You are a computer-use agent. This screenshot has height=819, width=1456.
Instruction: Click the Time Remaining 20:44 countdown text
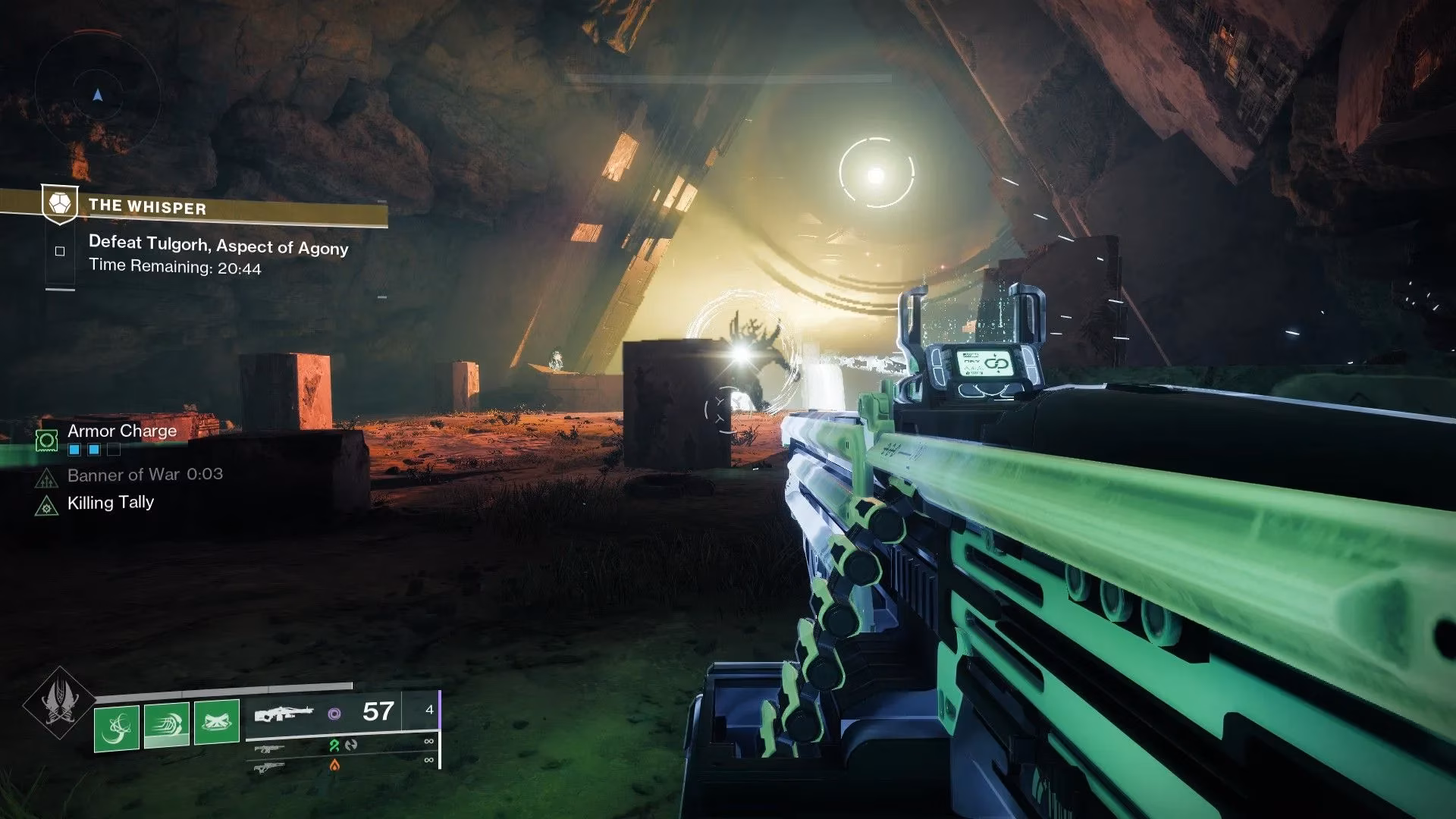click(x=174, y=266)
